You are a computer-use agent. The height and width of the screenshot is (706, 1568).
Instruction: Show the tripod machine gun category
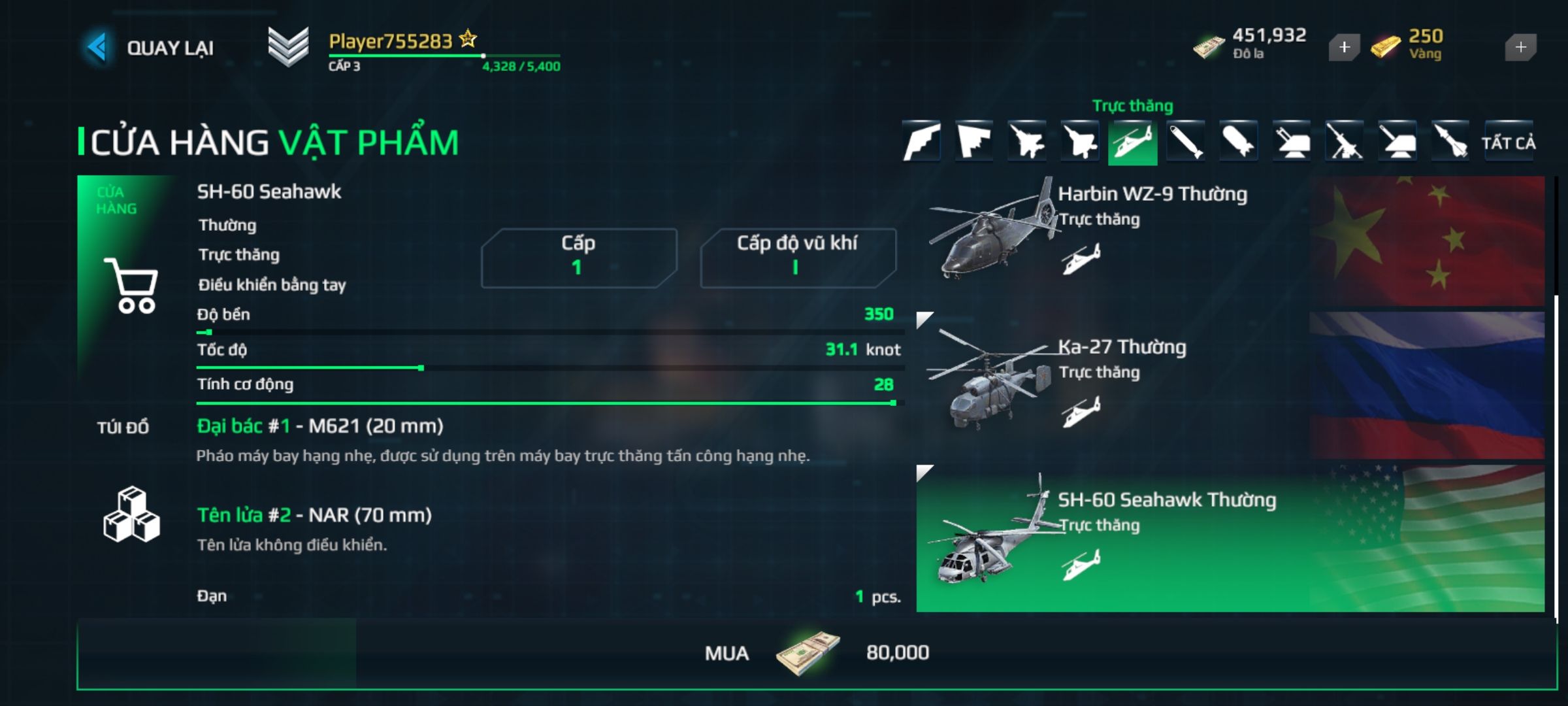click(1344, 142)
